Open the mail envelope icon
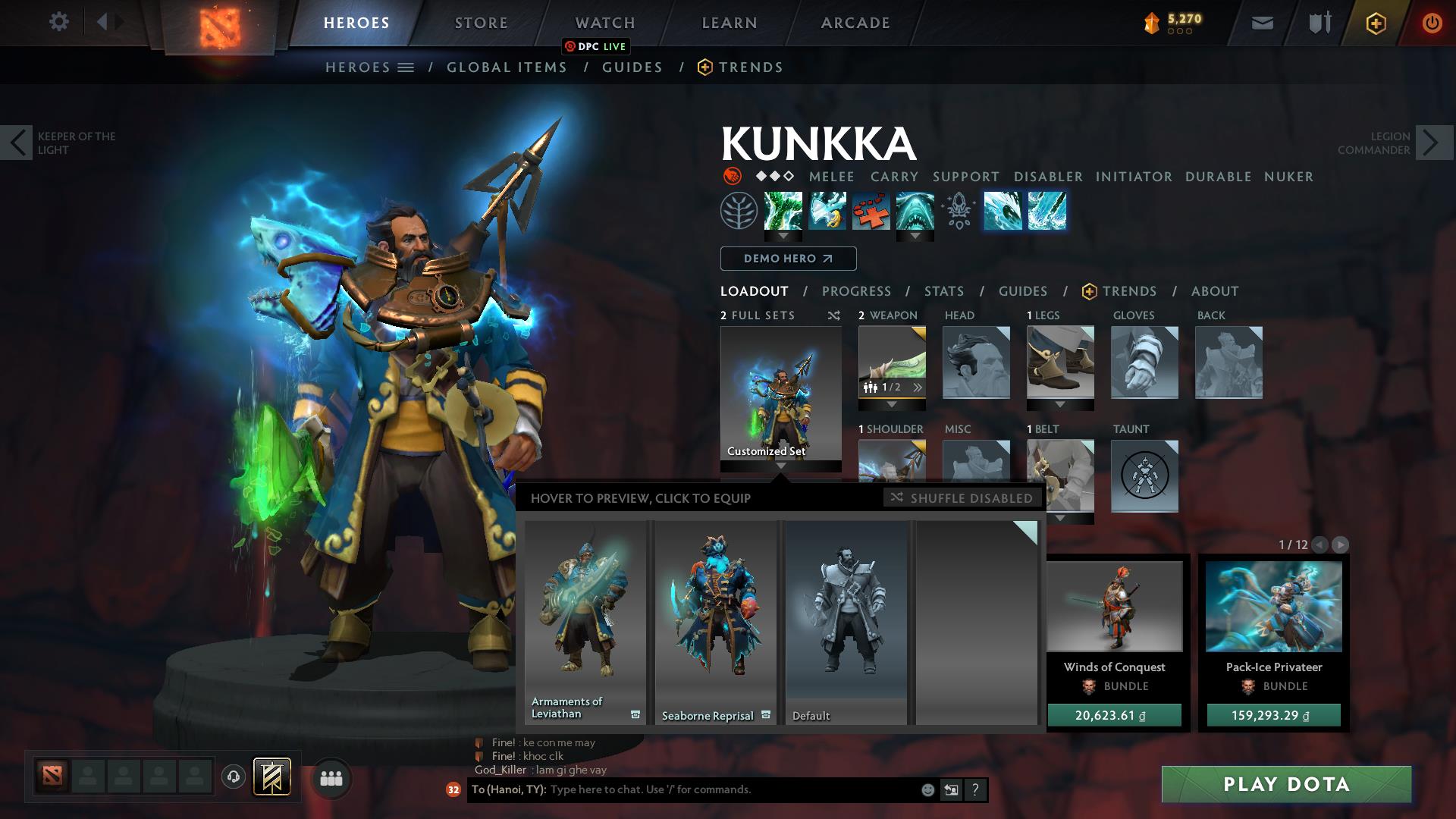Image resolution: width=1456 pixels, height=819 pixels. [1261, 22]
